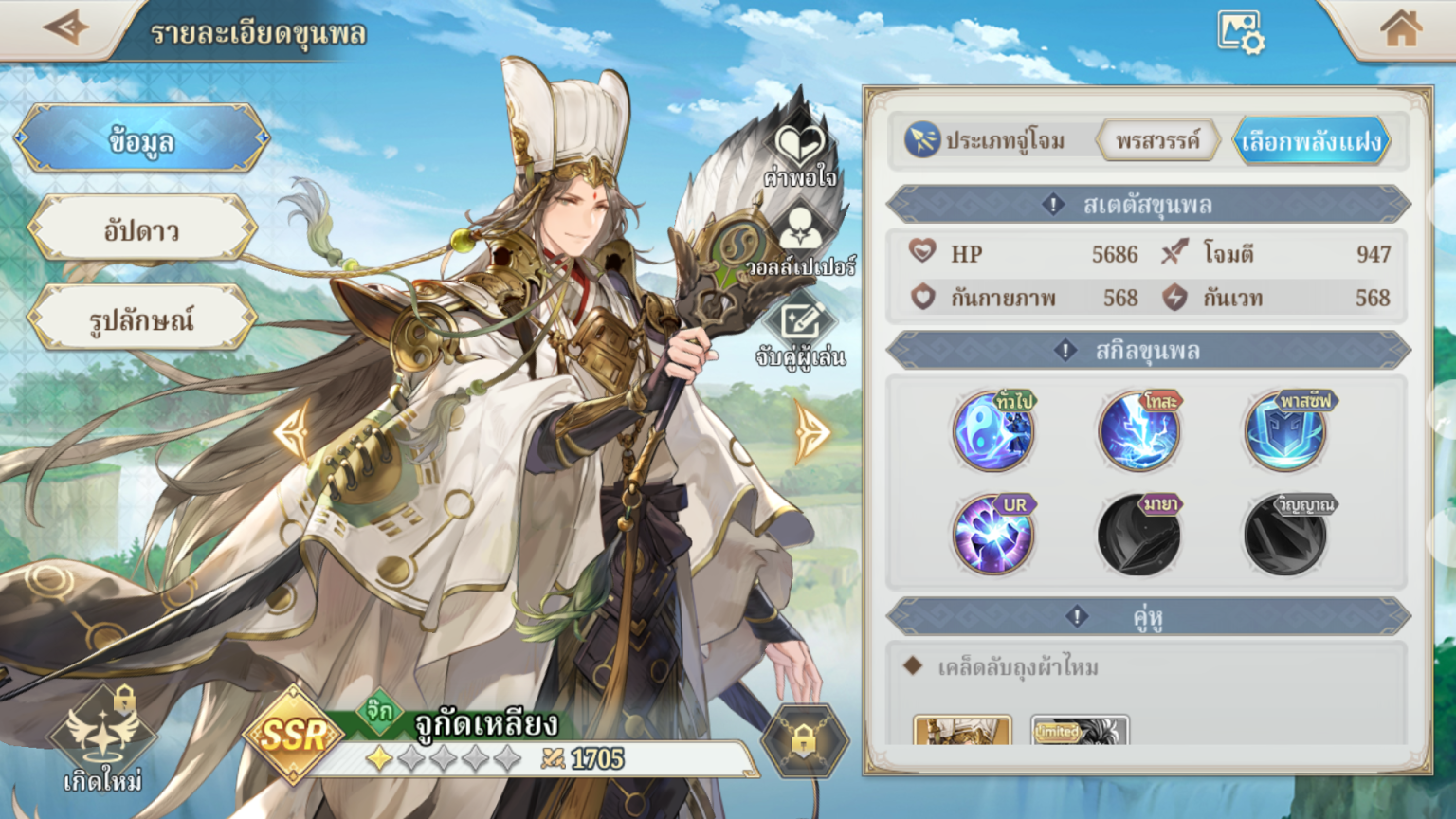Switch to the พรสวรรค์ tab
Viewport: 1456px width, 819px height.
point(1156,139)
